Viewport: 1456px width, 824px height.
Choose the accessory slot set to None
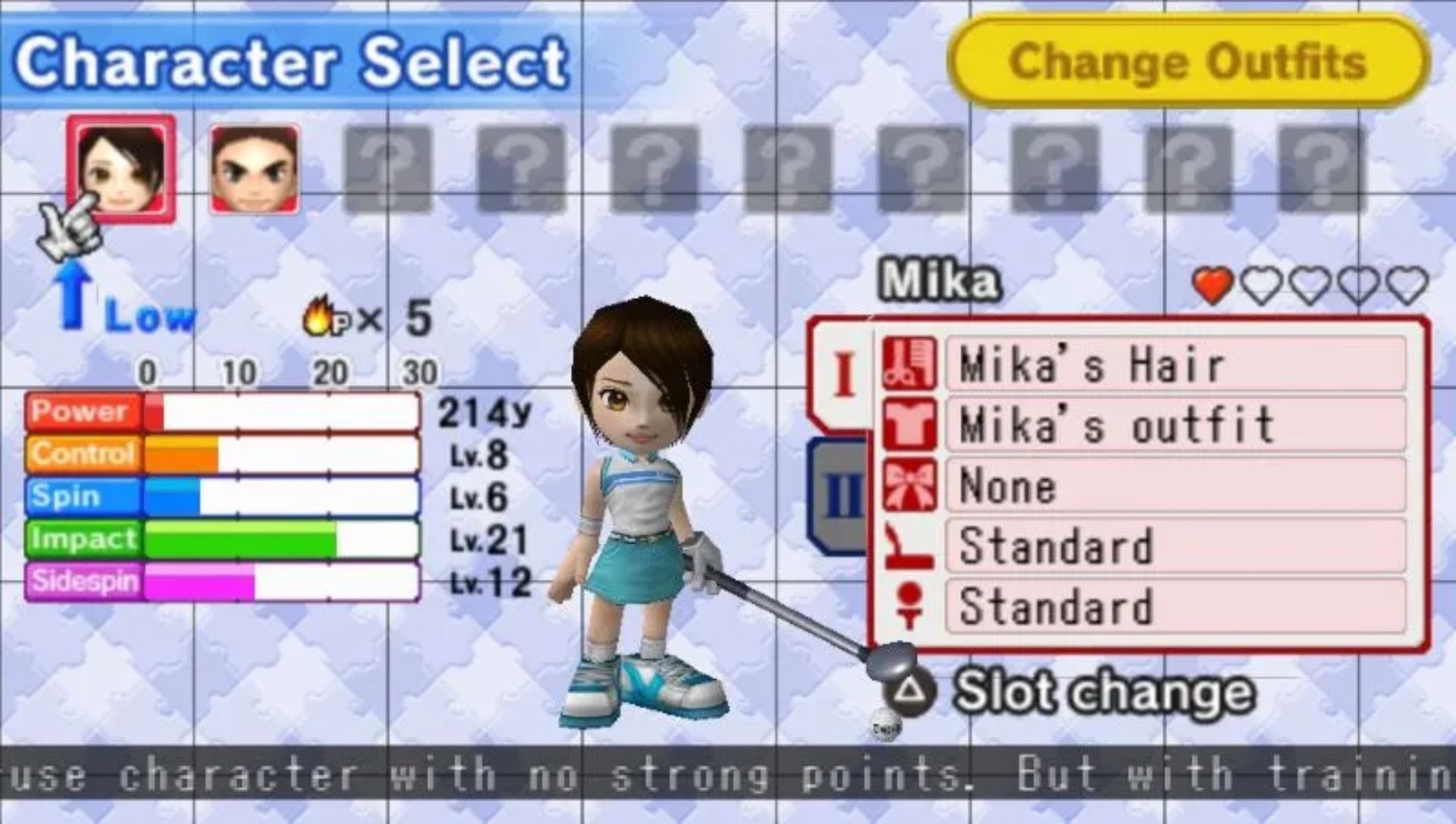pos(1175,485)
